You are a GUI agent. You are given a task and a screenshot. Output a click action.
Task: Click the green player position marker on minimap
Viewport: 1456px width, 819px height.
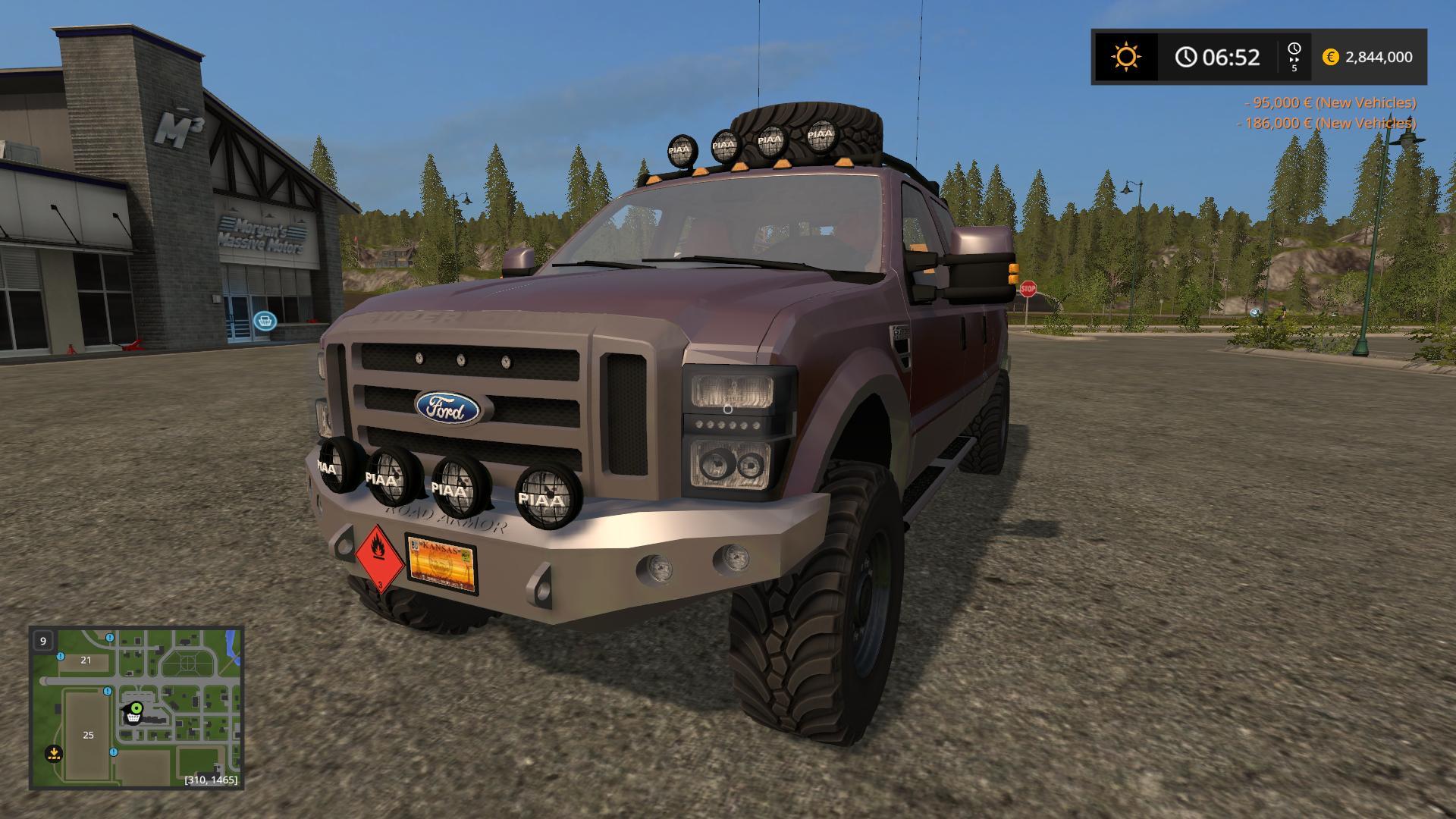point(136,708)
